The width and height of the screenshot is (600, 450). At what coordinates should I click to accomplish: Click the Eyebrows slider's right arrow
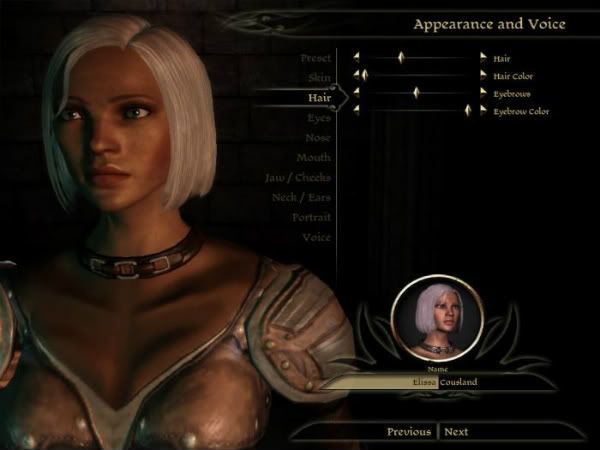coord(484,93)
